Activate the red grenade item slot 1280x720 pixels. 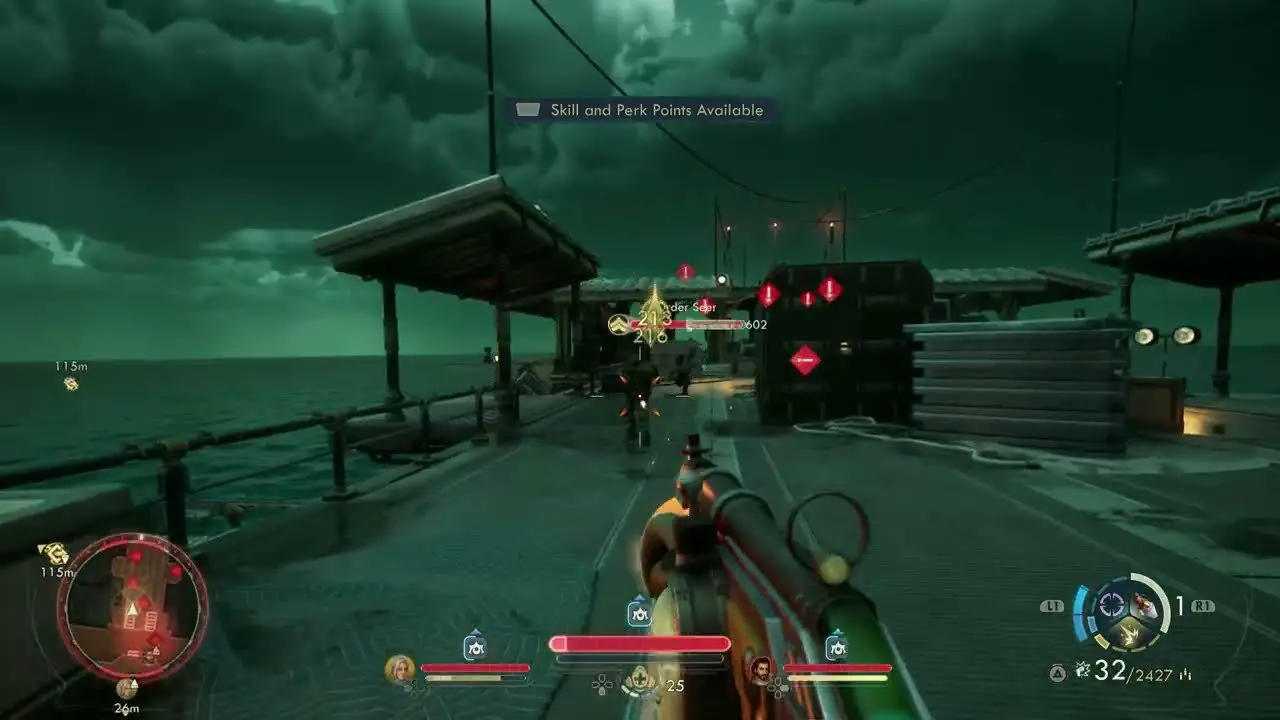pos(1144,605)
